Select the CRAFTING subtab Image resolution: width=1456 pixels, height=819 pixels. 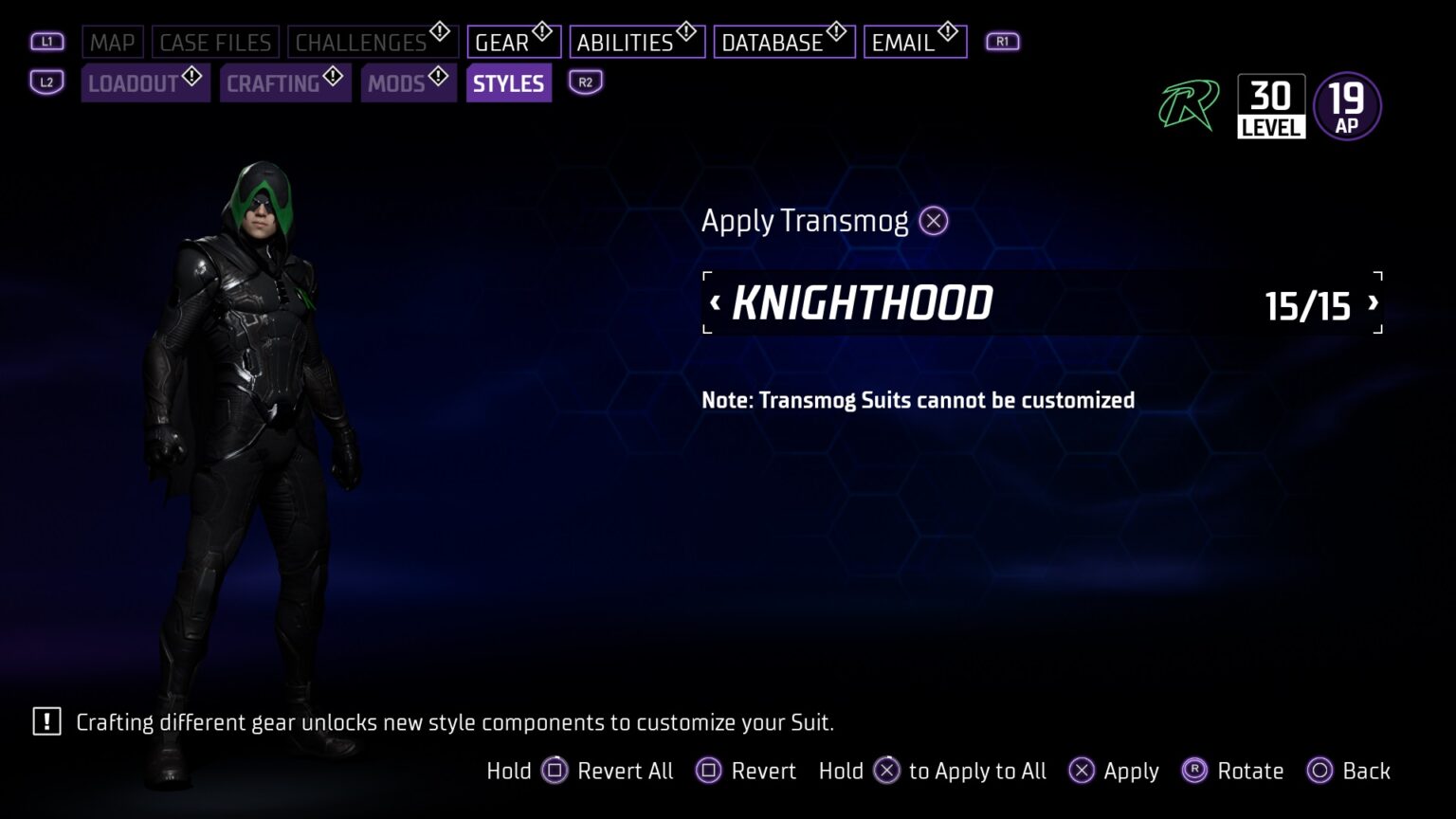275,82
